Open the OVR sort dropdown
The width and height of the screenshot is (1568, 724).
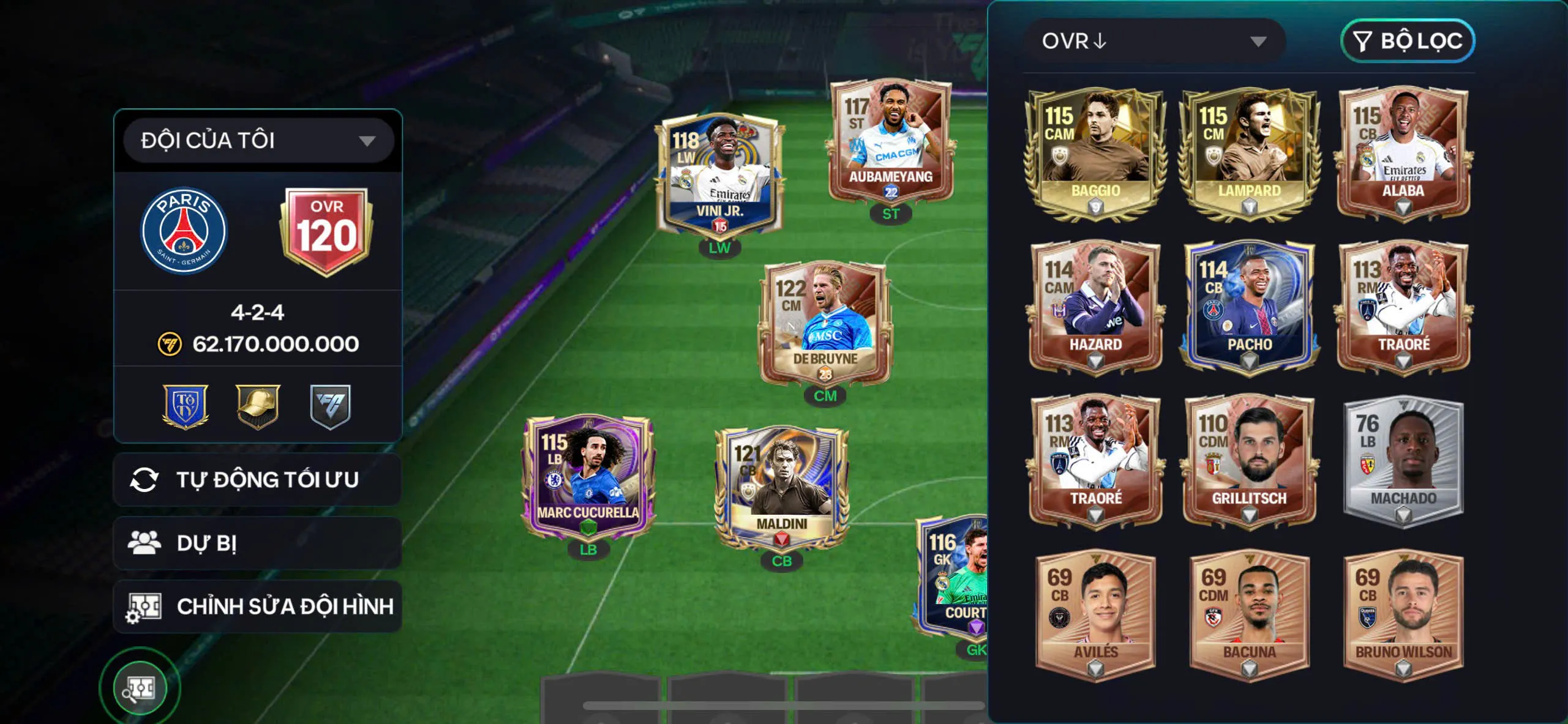click(x=1155, y=41)
